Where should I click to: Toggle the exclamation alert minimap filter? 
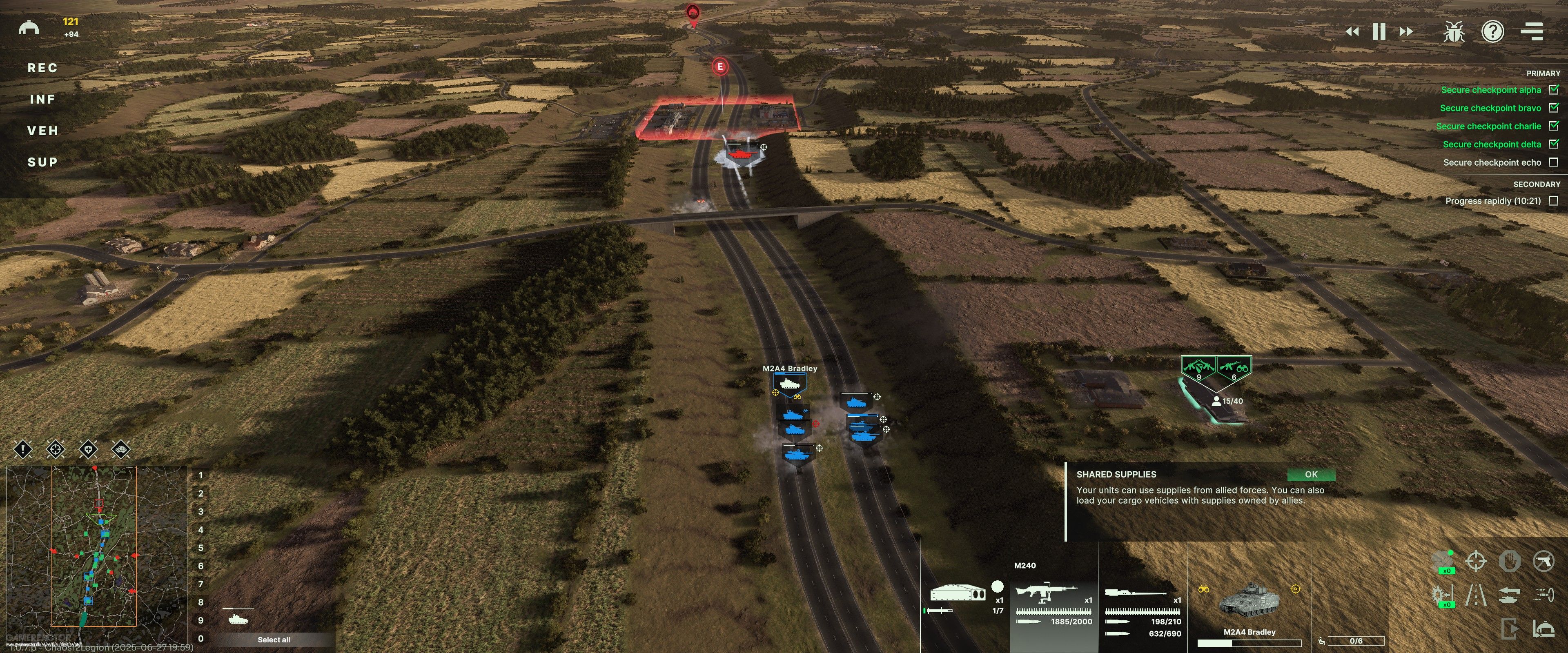coord(23,450)
